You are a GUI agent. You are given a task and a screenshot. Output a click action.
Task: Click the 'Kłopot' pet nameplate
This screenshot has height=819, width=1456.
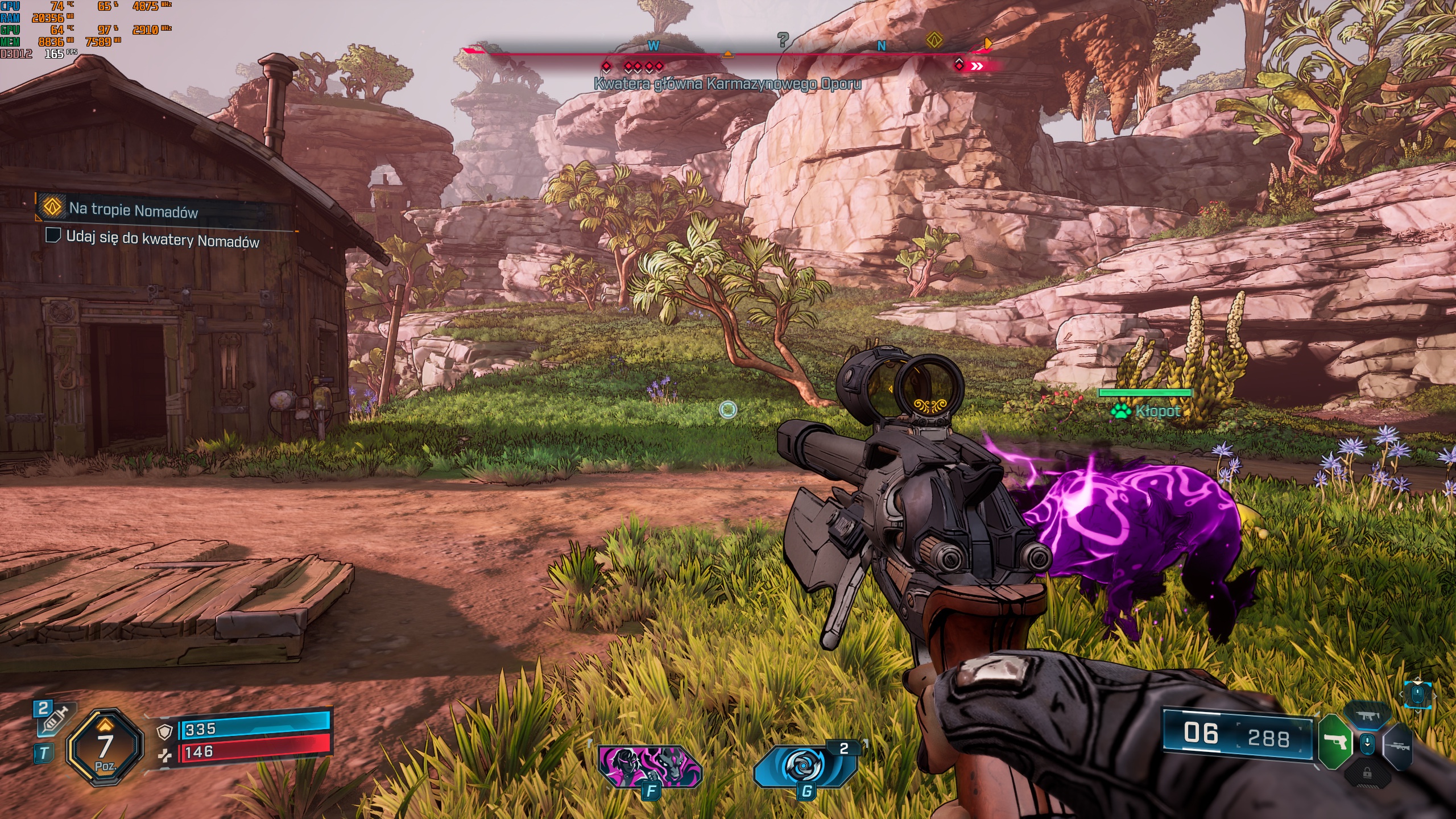(1156, 411)
